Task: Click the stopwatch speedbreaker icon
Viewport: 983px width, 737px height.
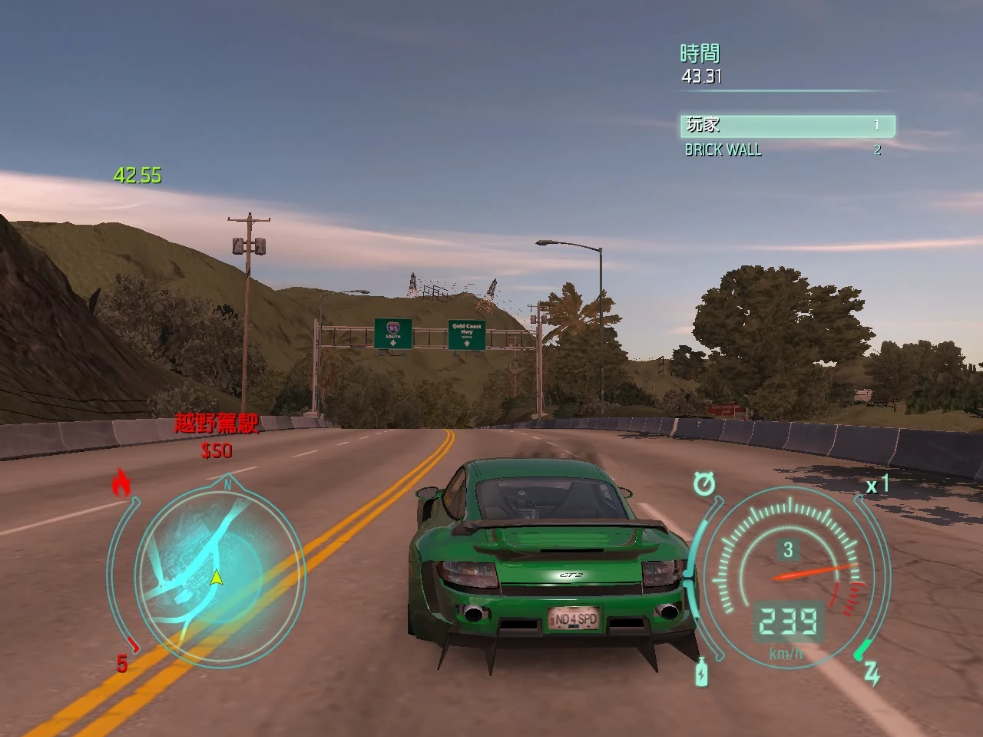Action: (705, 484)
